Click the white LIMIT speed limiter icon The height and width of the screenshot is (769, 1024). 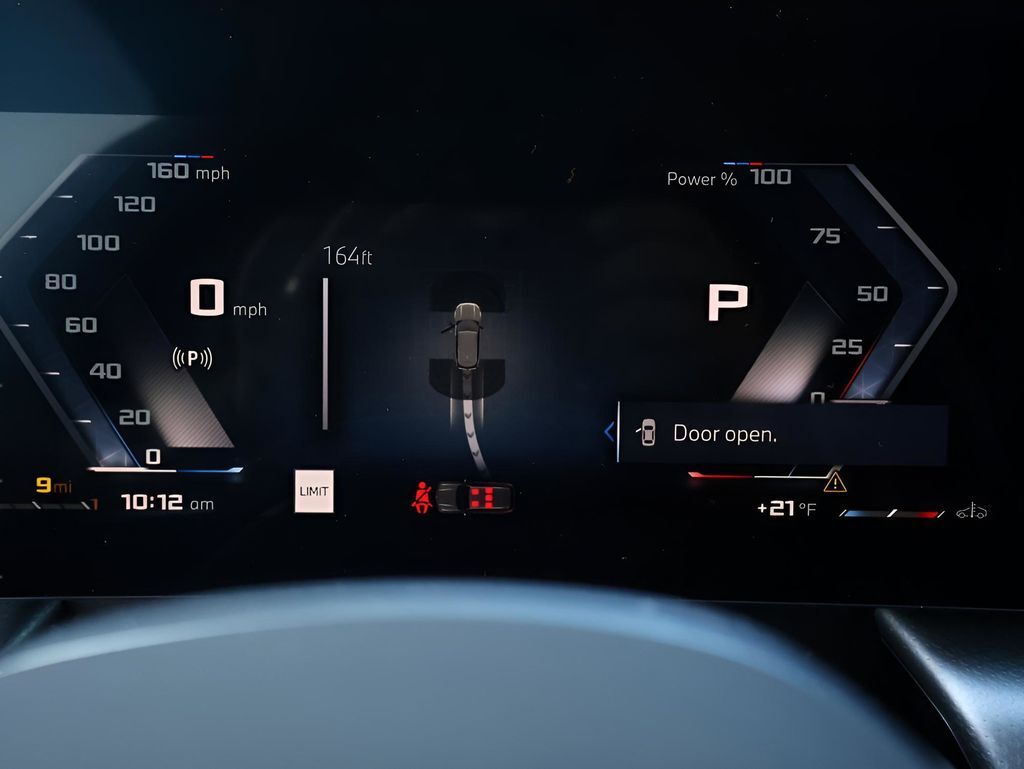[314, 491]
